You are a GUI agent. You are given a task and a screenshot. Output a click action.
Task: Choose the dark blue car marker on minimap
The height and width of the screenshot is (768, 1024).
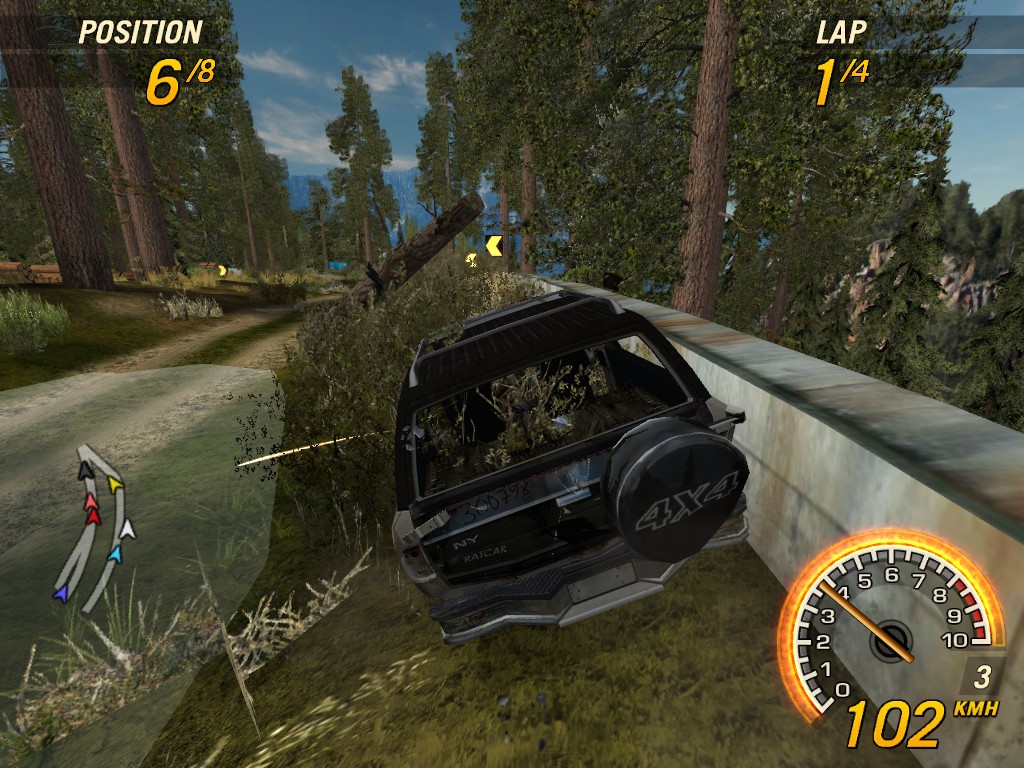tap(61, 594)
